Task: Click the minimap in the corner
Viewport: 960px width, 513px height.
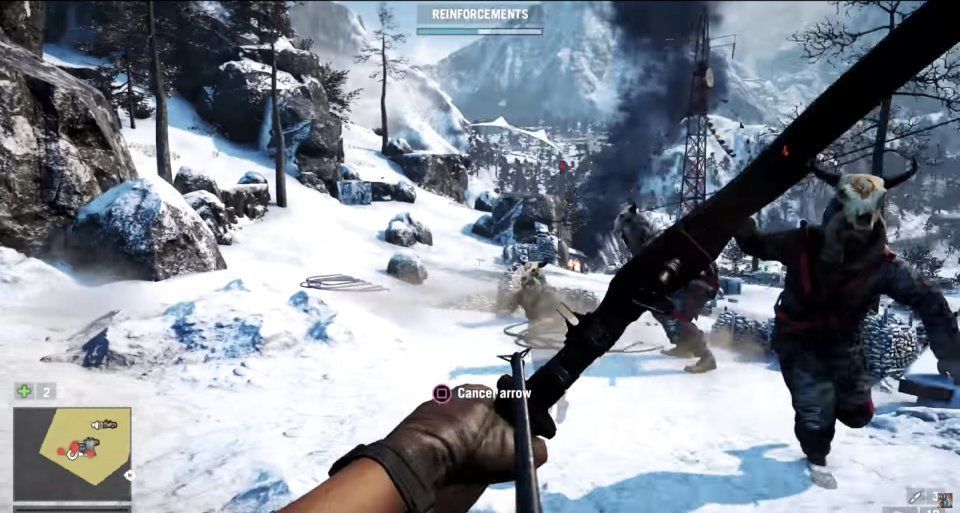Action: pos(72,453)
